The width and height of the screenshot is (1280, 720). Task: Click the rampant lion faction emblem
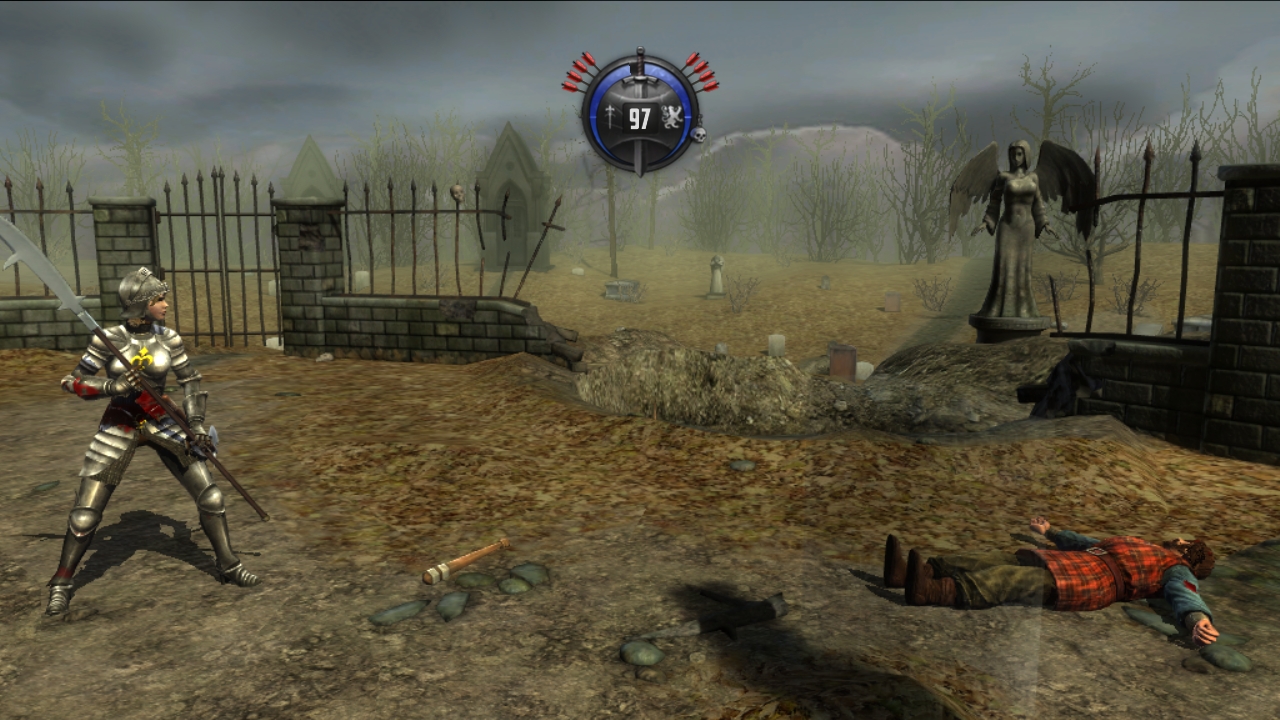671,118
